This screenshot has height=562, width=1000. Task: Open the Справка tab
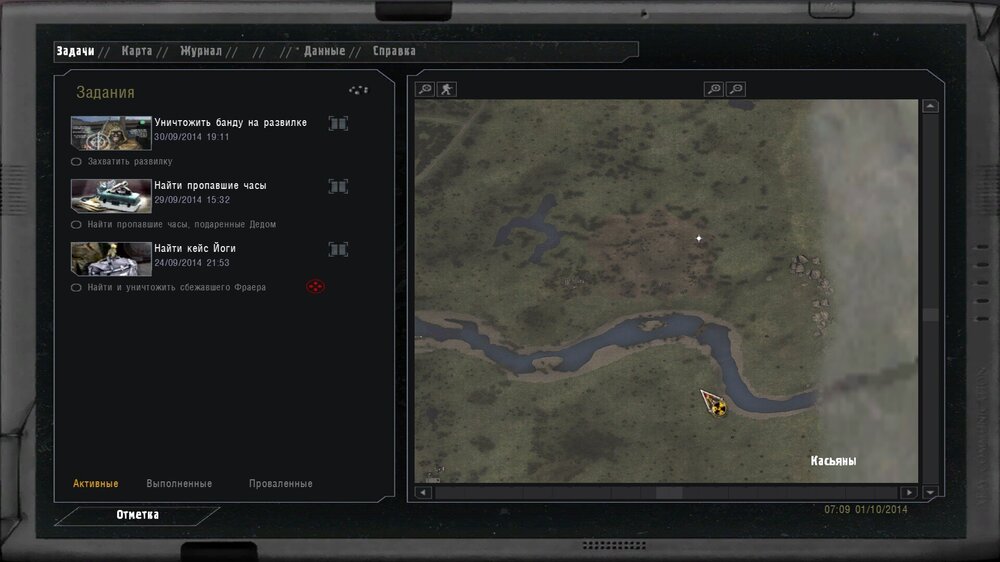pyautogui.click(x=394, y=51)
